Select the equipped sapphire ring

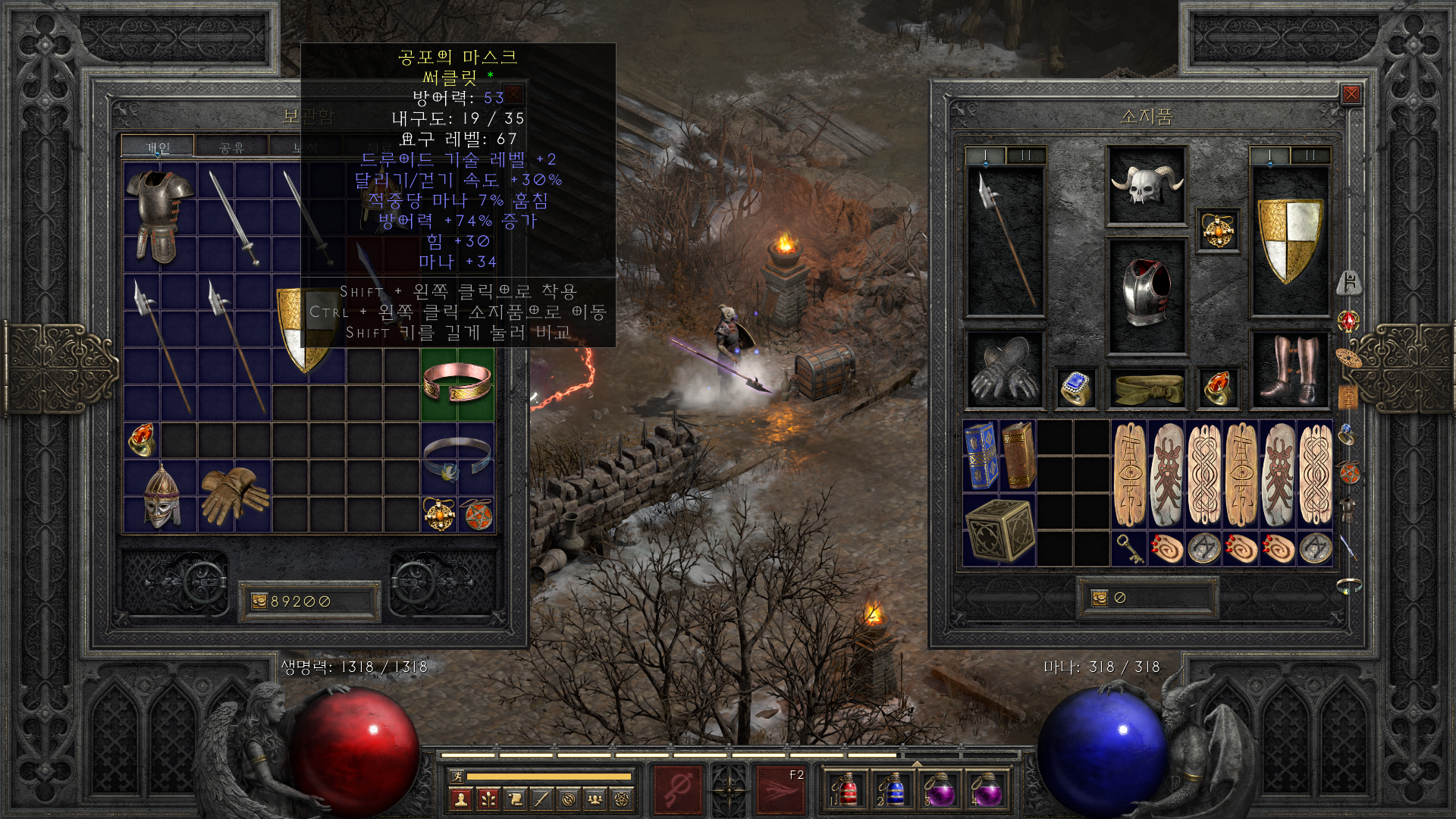1076,388
